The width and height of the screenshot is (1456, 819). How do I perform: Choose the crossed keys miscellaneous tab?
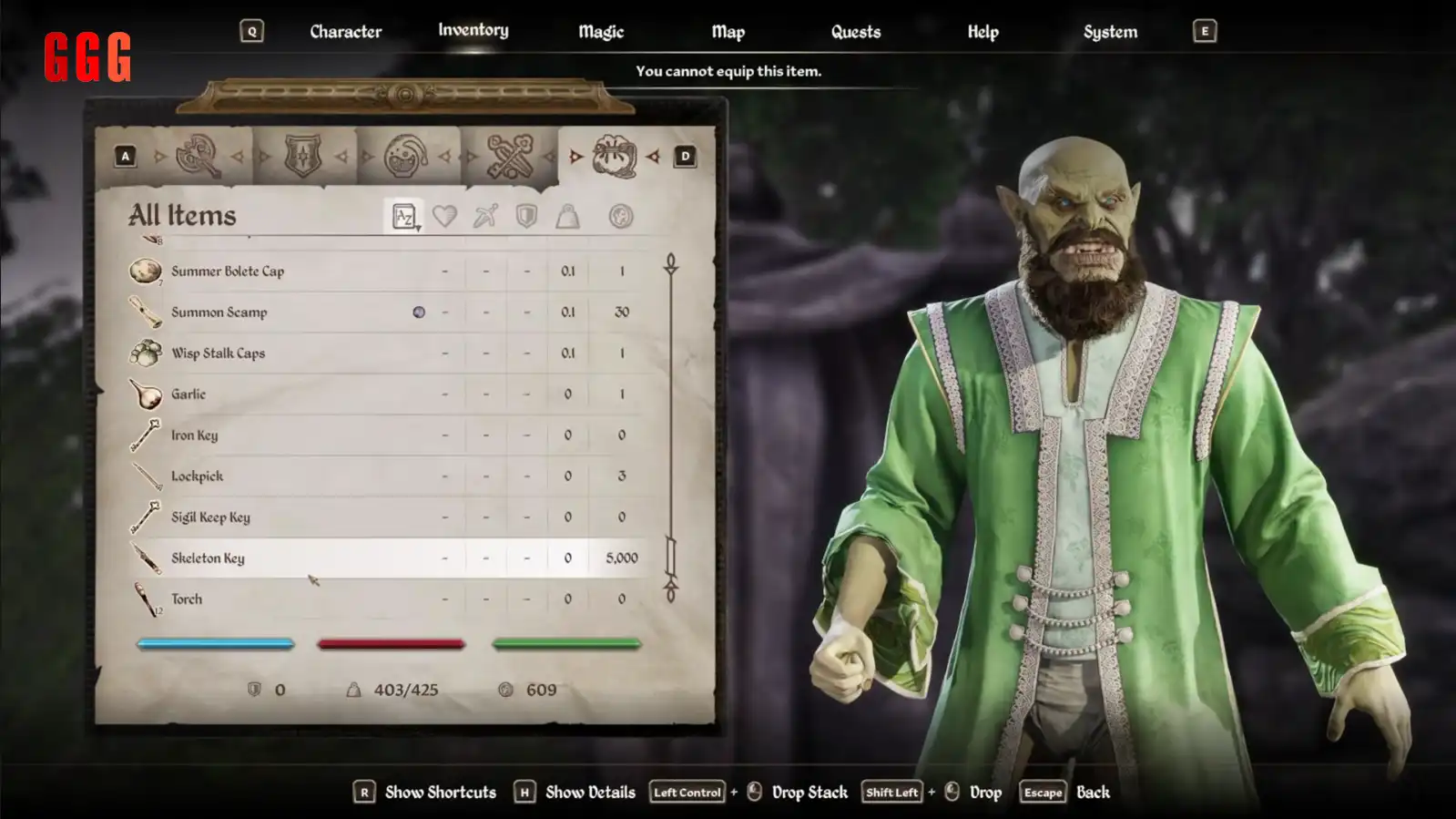click(x=510, y=157)
